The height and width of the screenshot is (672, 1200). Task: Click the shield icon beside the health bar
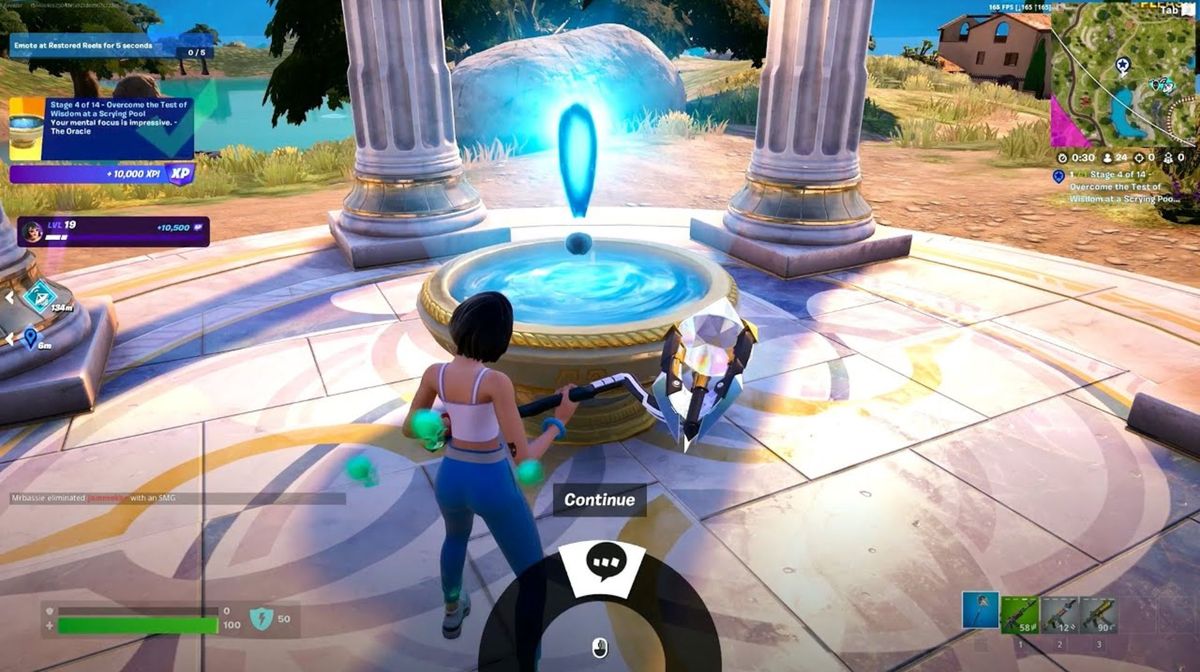click(259, 620)
